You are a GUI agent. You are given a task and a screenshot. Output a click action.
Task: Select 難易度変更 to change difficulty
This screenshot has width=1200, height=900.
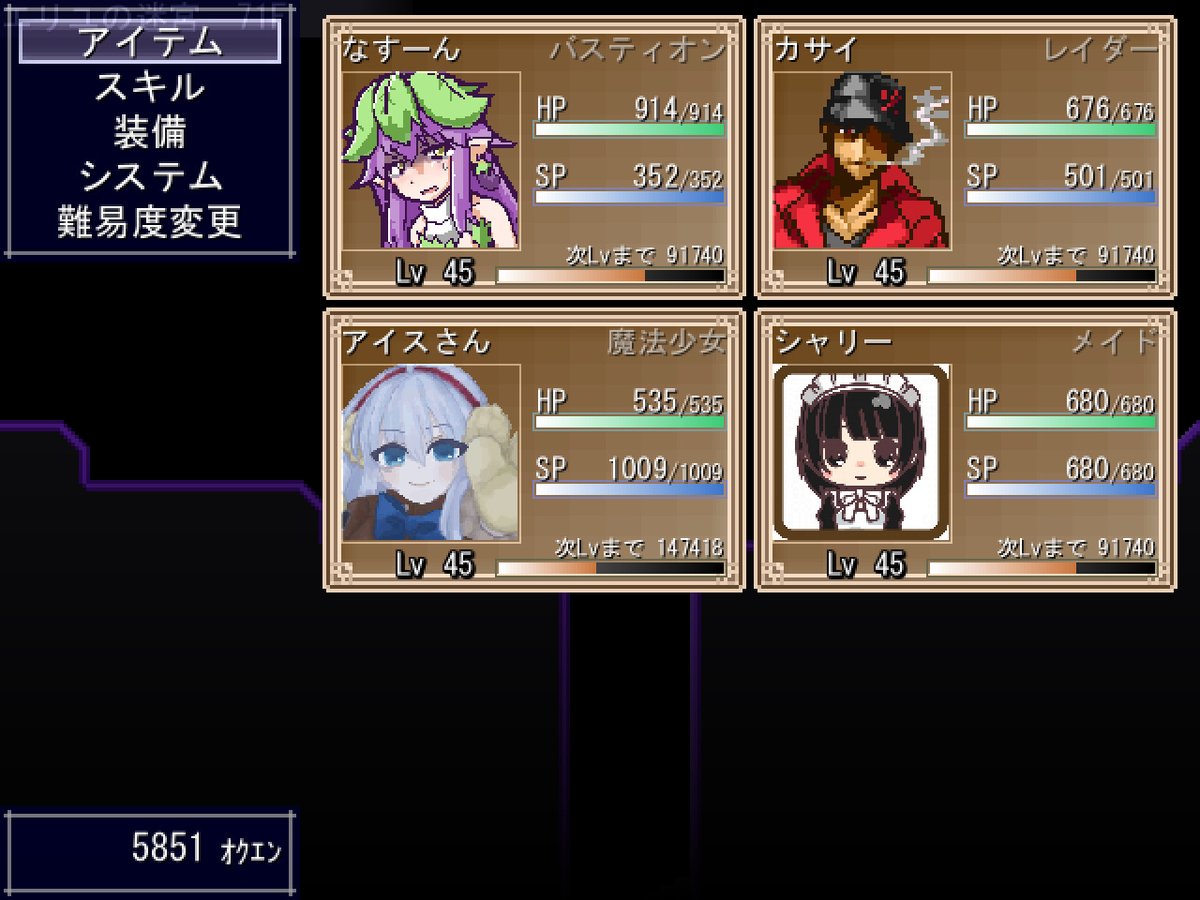pos(150,223)
